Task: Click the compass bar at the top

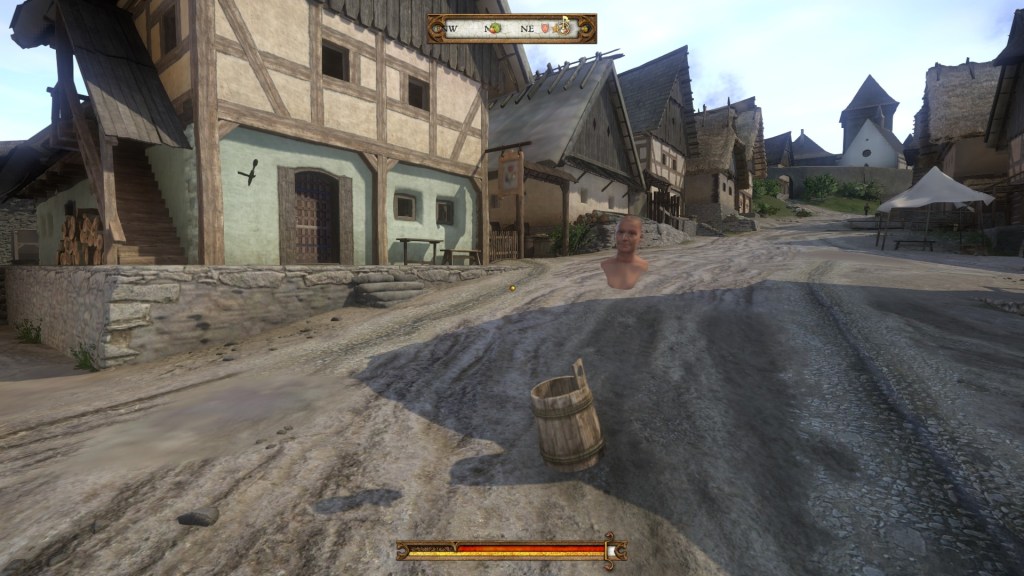Action: (x=511, y=28)
